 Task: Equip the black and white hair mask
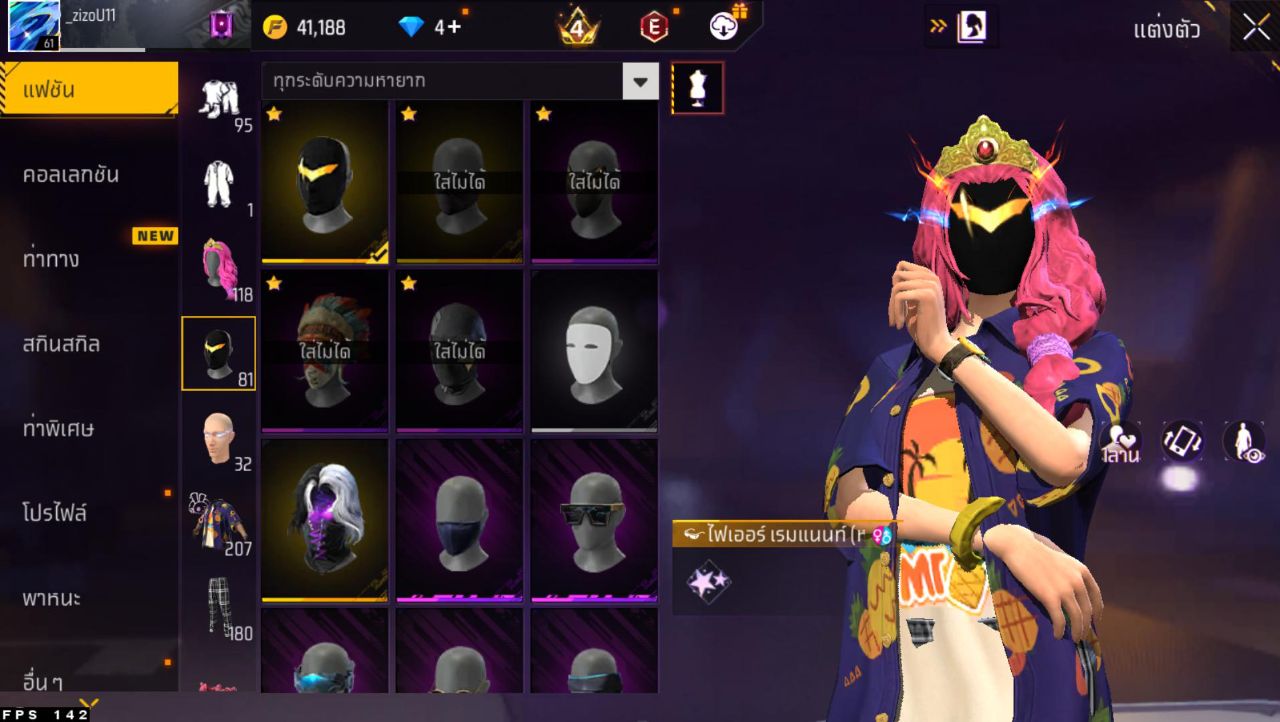tap(325, 520)
